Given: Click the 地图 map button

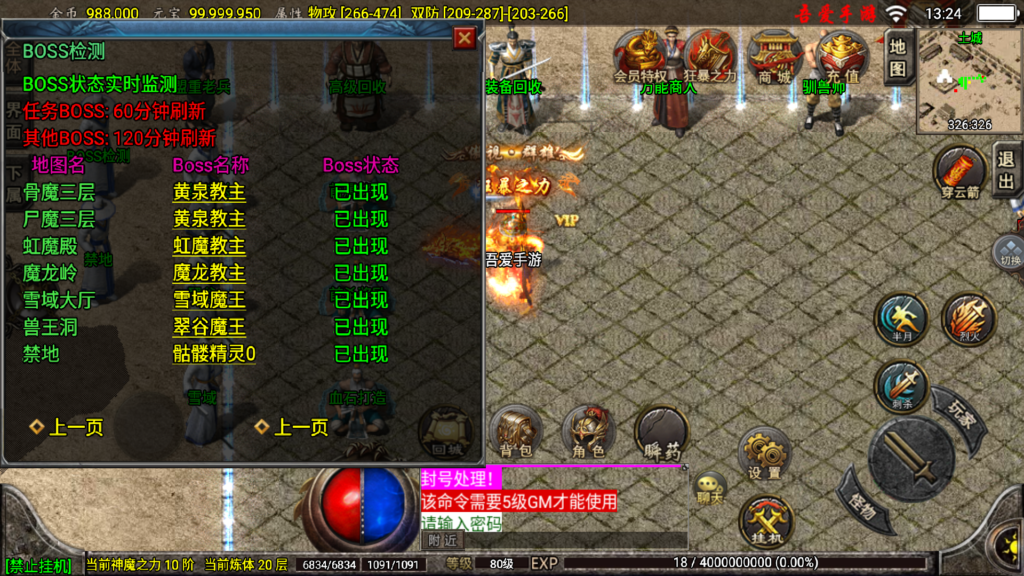Looking at the screenshot, I should pos(898,56).
